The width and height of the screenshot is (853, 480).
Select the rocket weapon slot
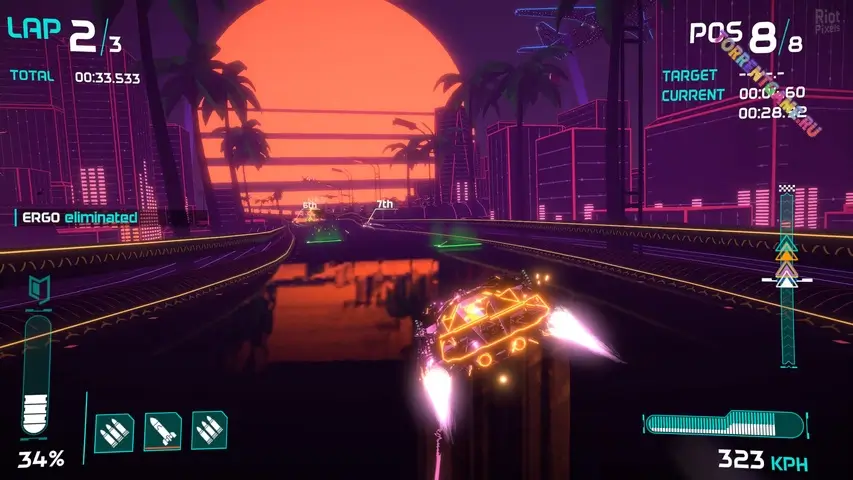pos(162,431)
